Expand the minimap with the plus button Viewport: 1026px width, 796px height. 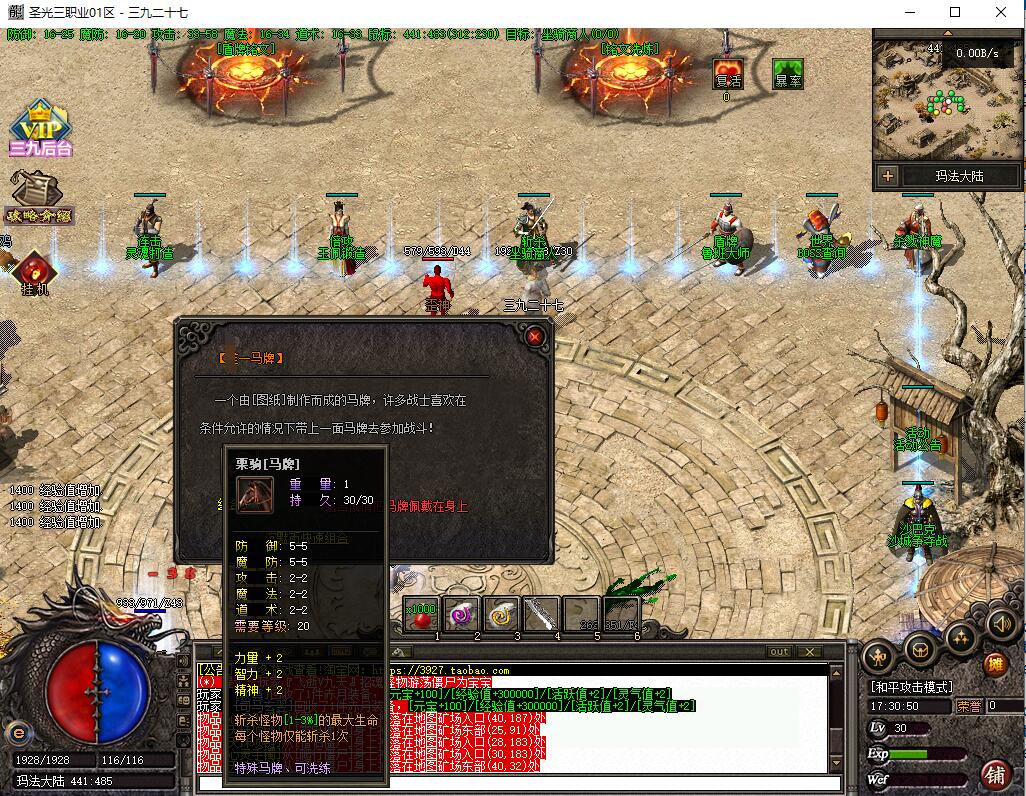click(x=887, y=176)
